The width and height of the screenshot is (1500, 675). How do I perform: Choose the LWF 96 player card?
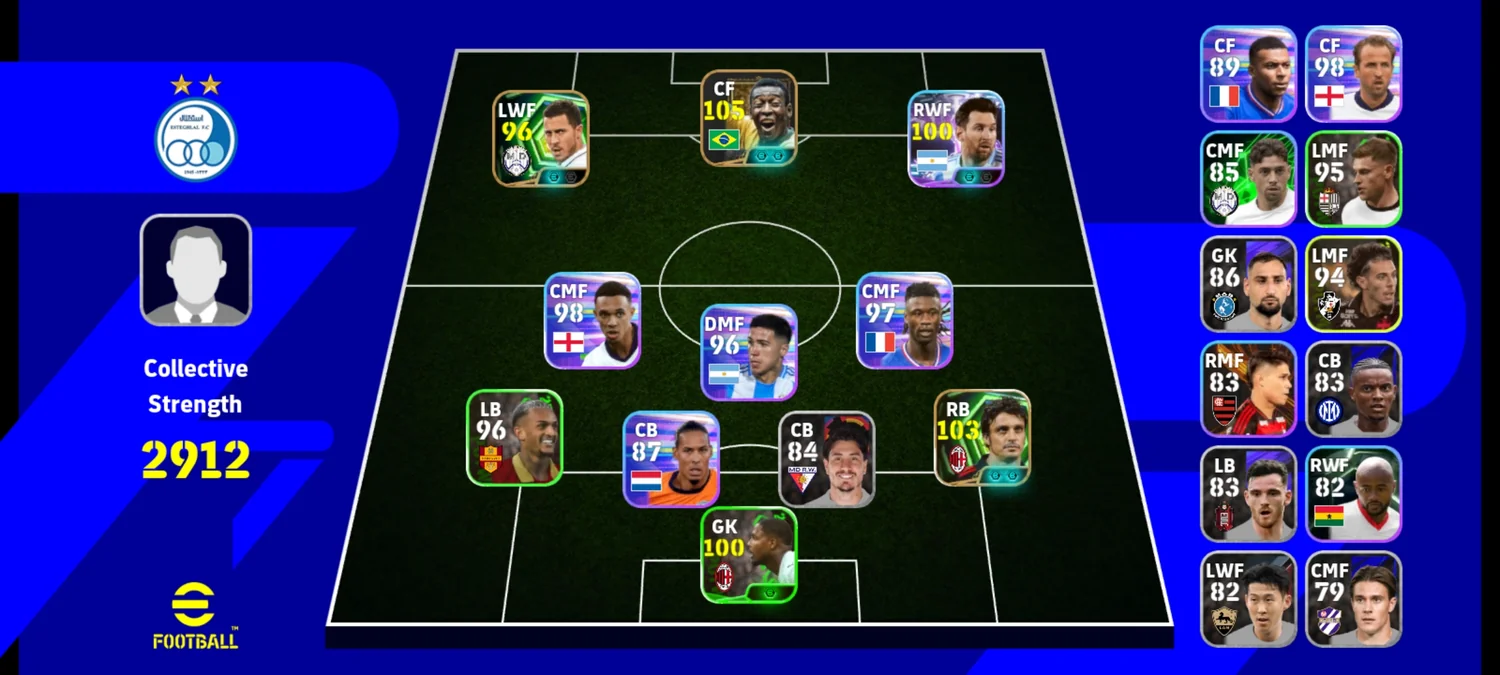[541, 139]
